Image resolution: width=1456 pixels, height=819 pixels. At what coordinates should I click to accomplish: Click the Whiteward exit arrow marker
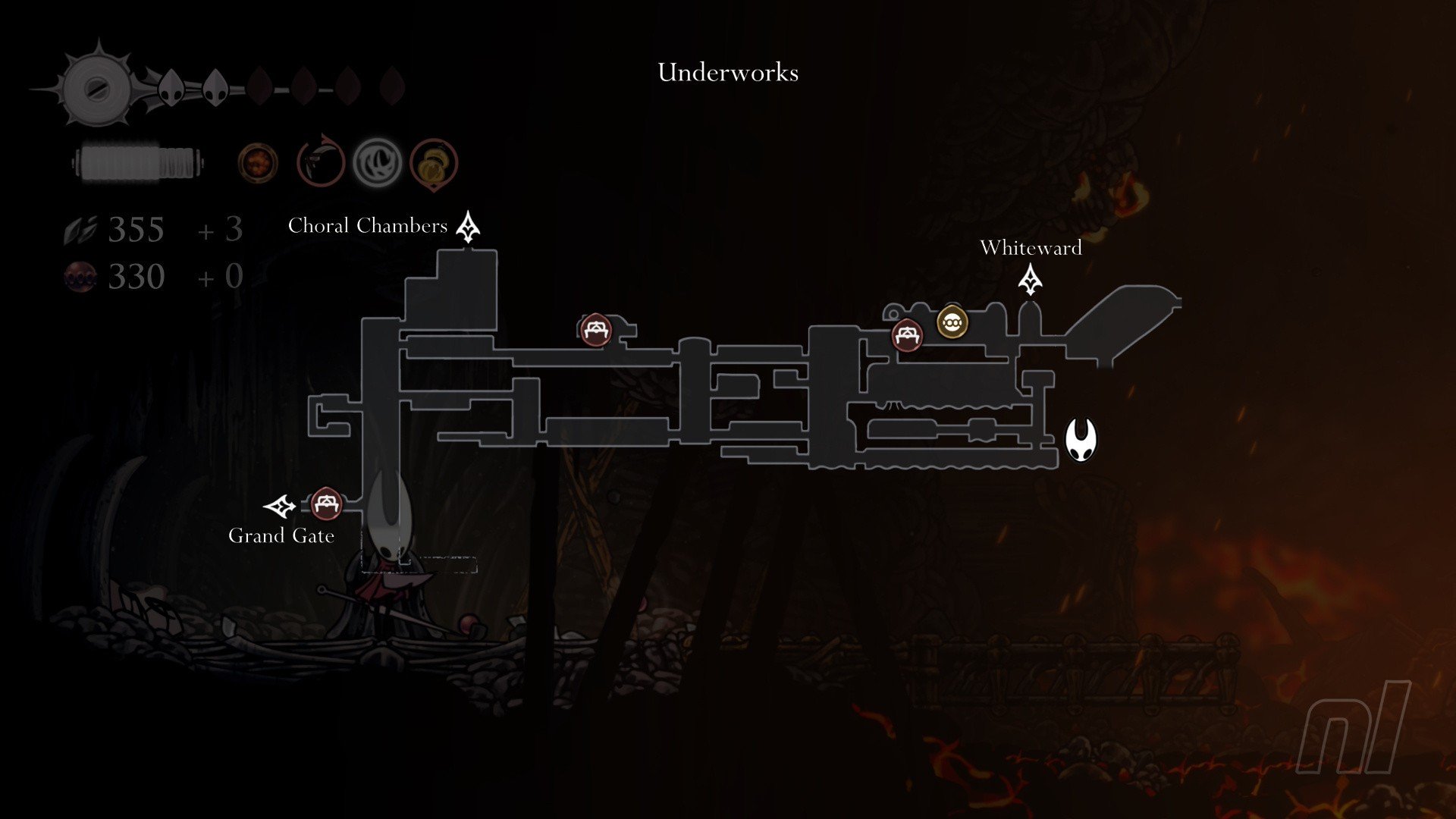pyautogui.click(x=1030, y=280)
